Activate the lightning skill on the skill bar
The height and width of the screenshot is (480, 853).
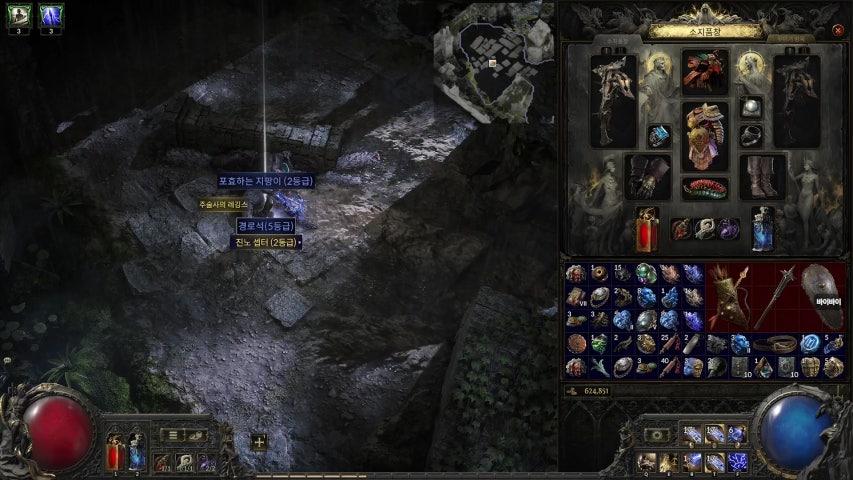(x=740, y=461)
